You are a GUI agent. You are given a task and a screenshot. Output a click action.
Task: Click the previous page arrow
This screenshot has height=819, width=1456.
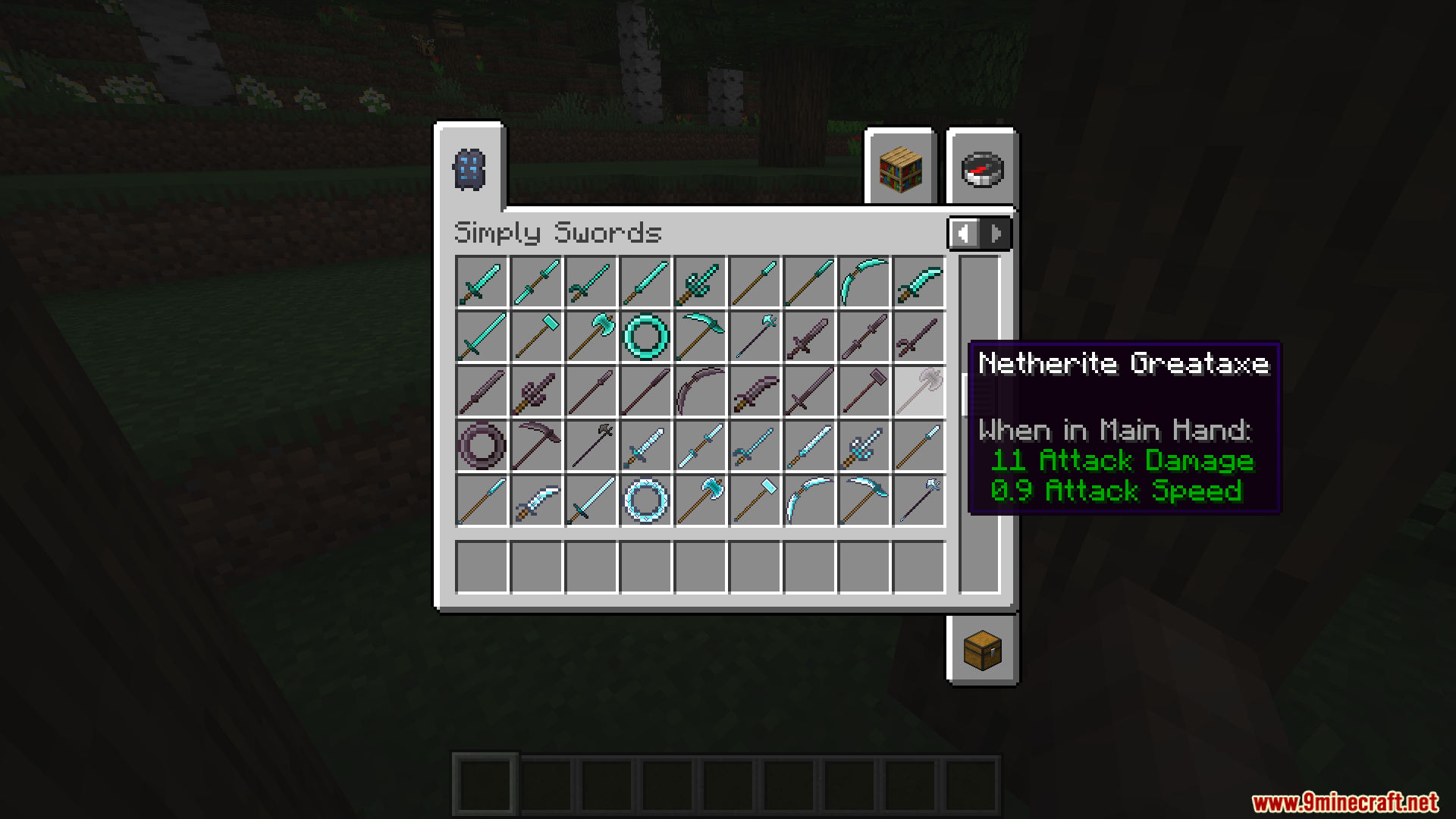click(965, 234)
